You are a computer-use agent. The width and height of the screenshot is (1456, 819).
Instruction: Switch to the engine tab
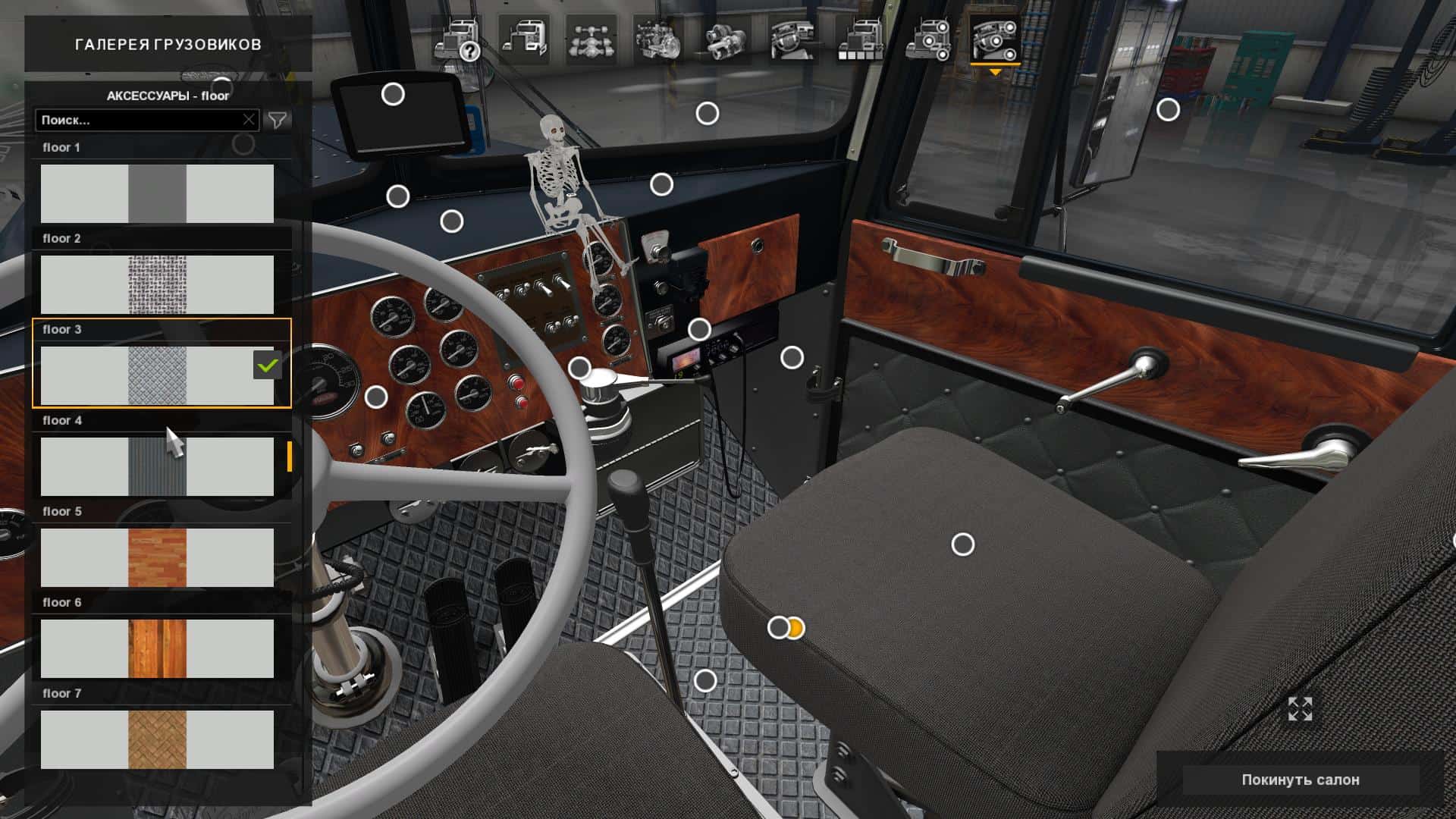tap(657, 39)
